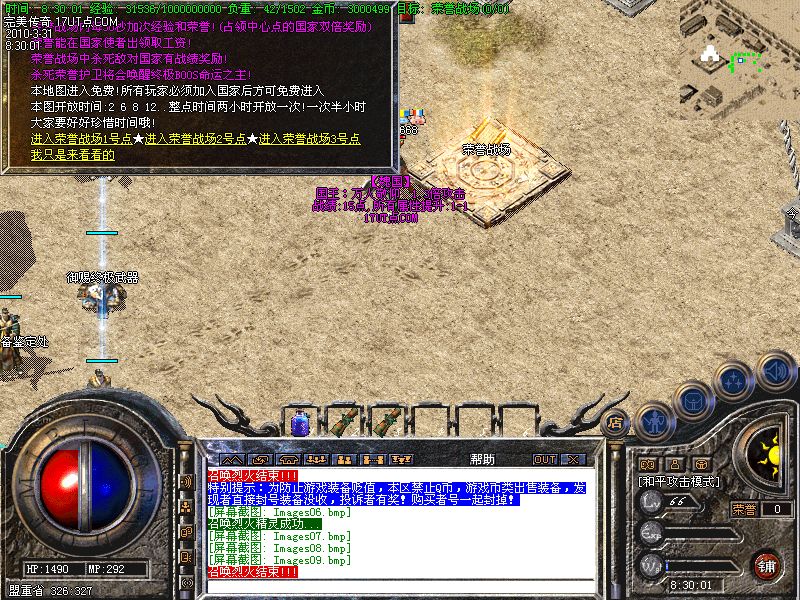Open the 帮助 help label
Image resolution: width=800 pixels, height=600 pixels.
pos(482,459)
